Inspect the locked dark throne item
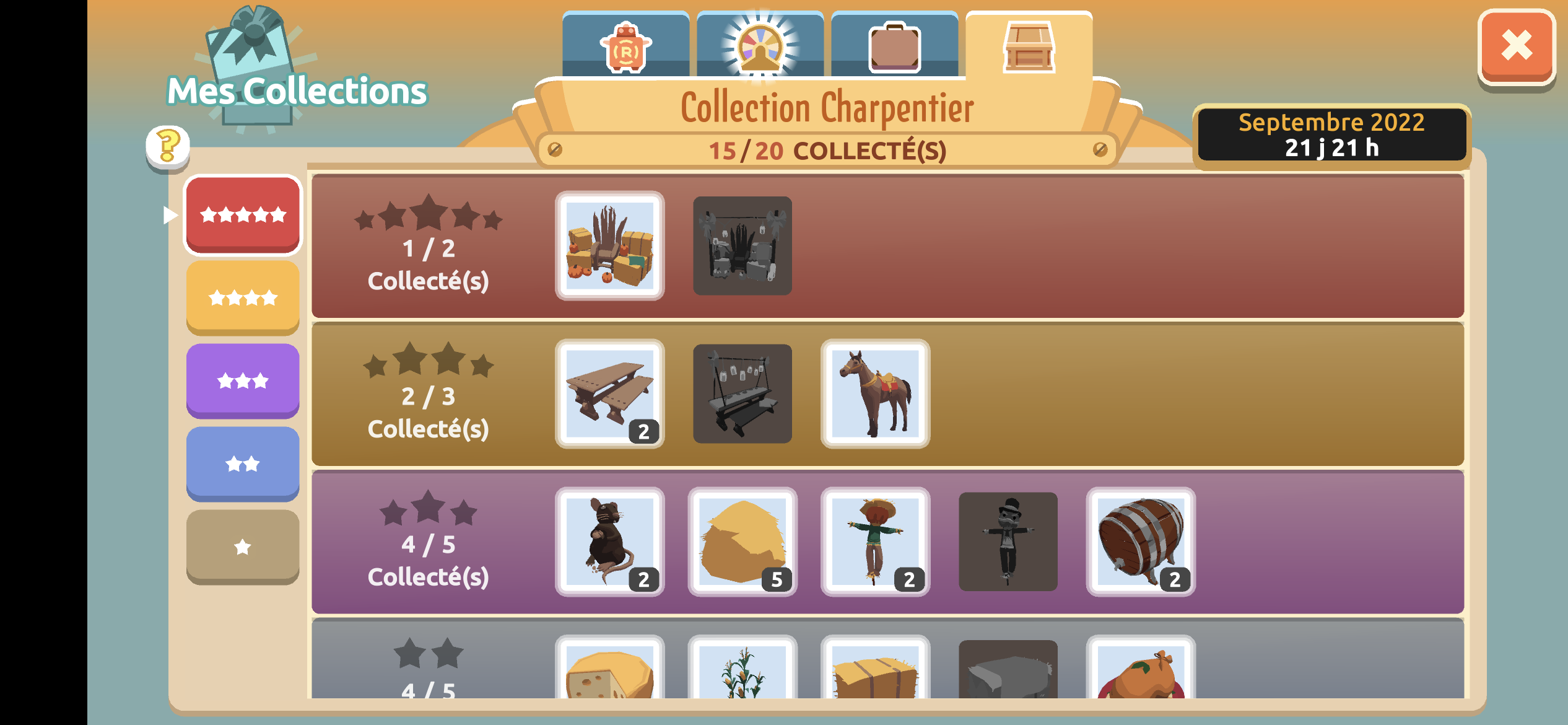 click(743, 246)
